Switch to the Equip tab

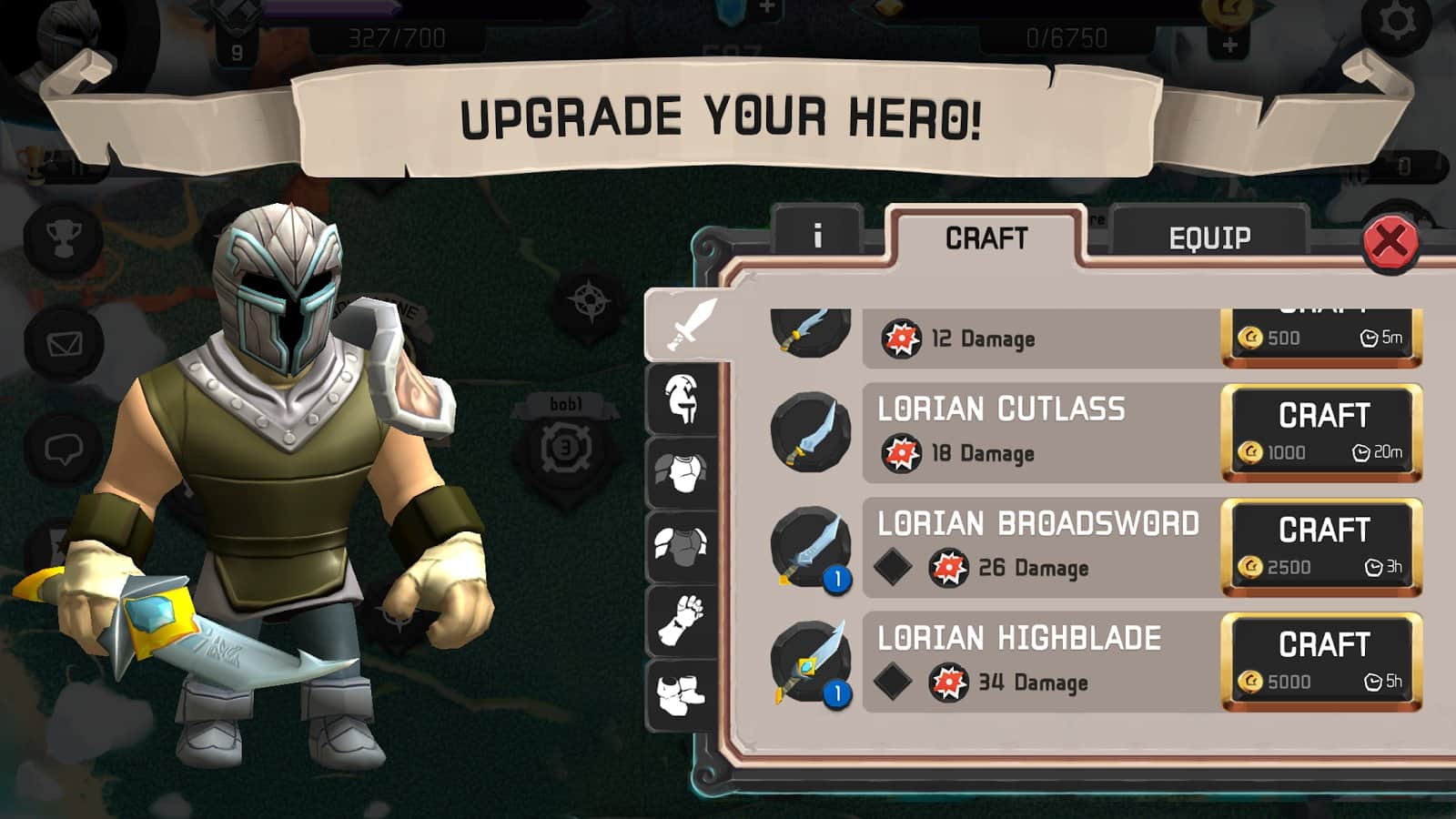pyautogui.click(x=1208, y=238)
